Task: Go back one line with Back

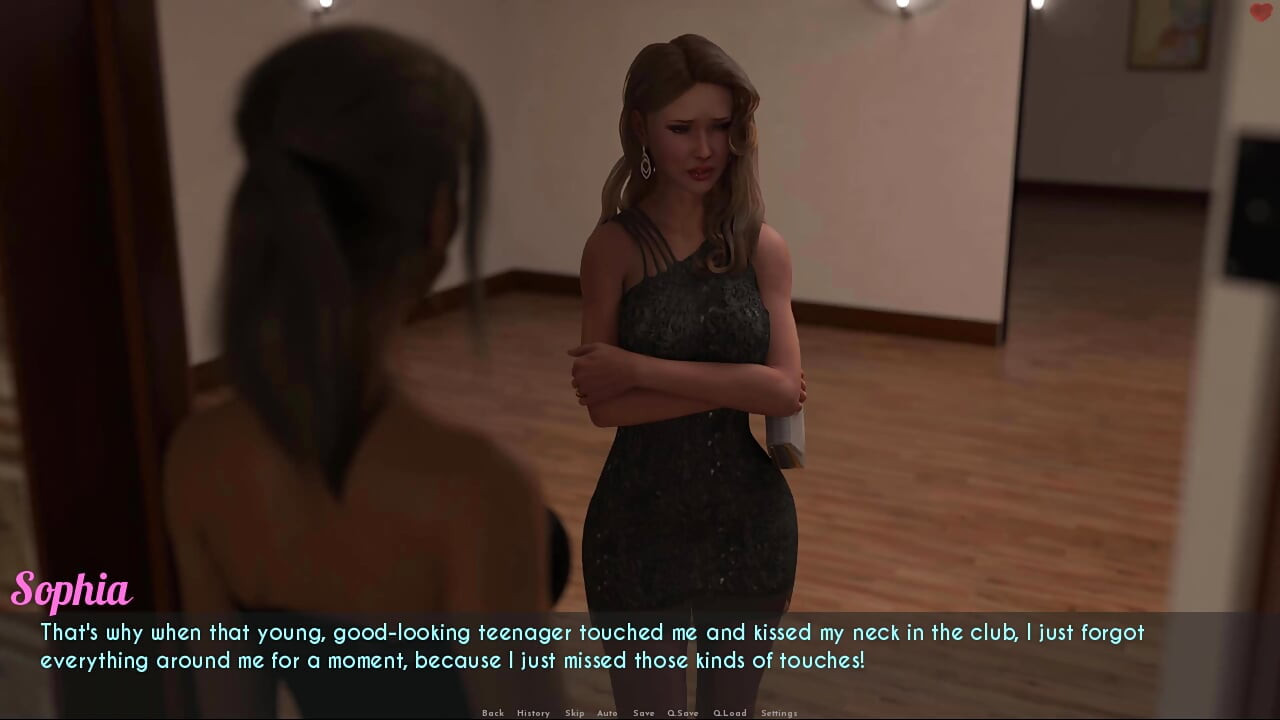Action: pos(493,713)
